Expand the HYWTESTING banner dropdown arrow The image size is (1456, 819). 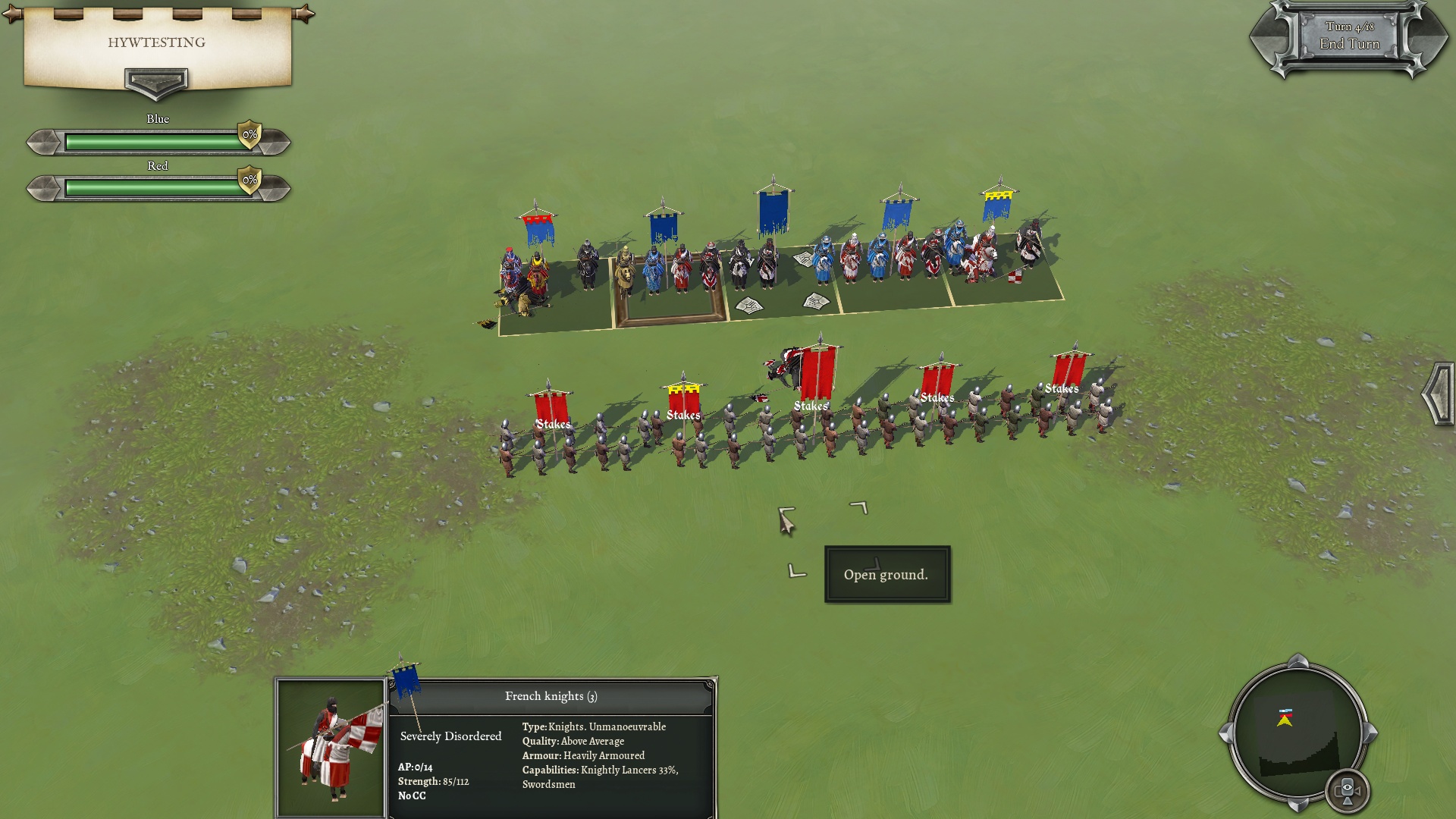point(156,82)
